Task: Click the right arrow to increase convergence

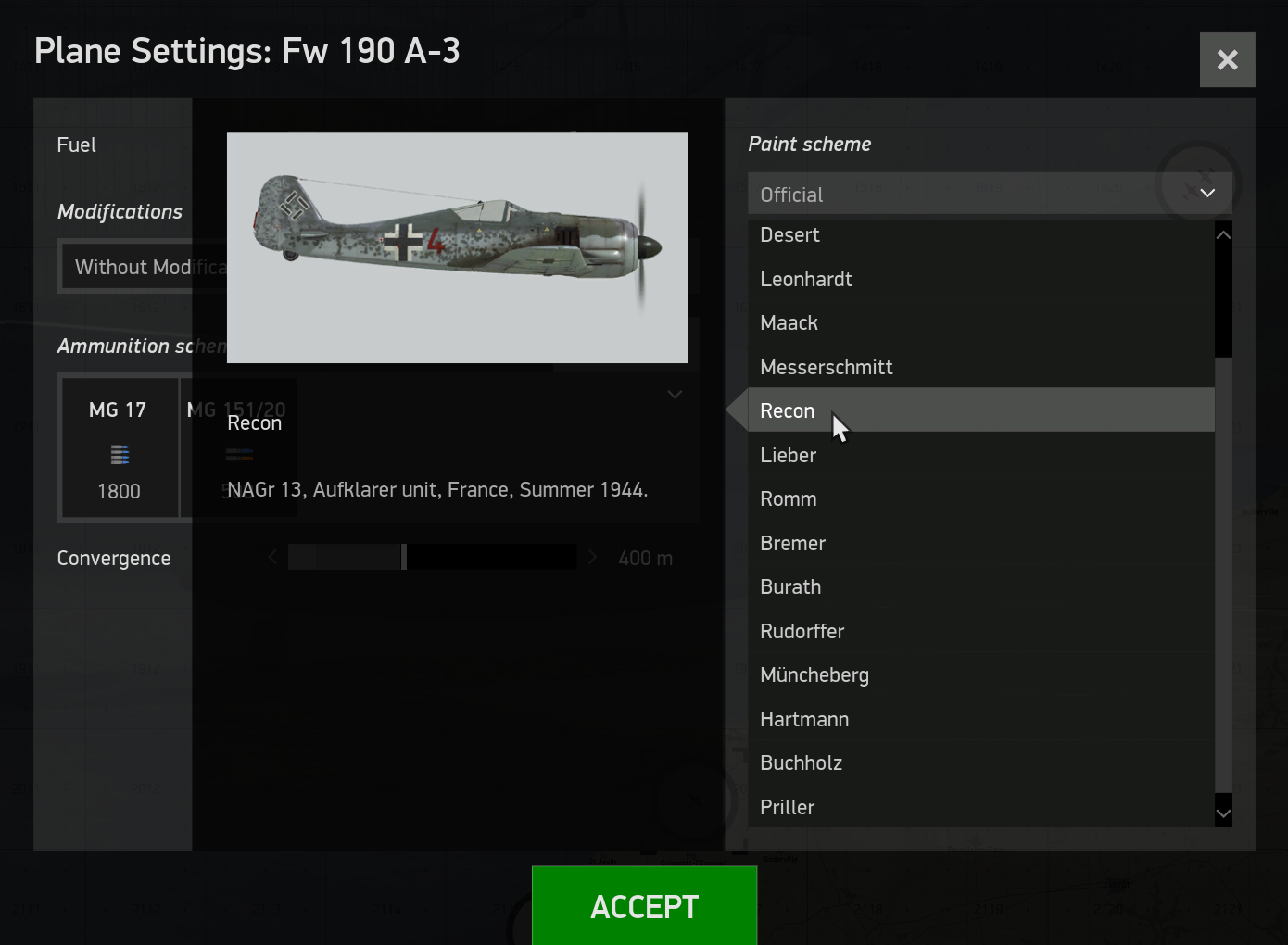Action: coord(592,557)
